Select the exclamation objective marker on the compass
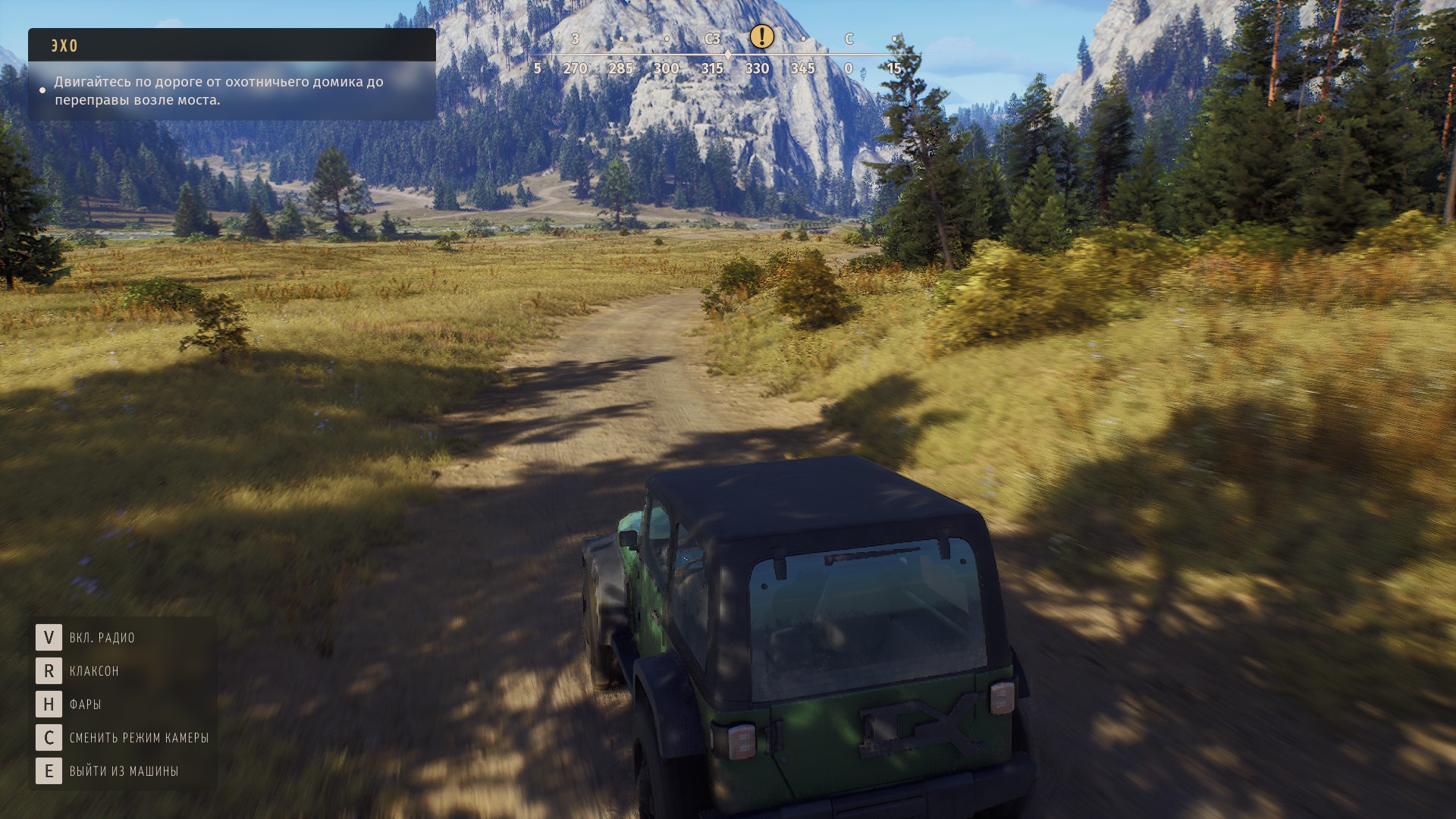1456x819 pixels. tap(761, 36)
